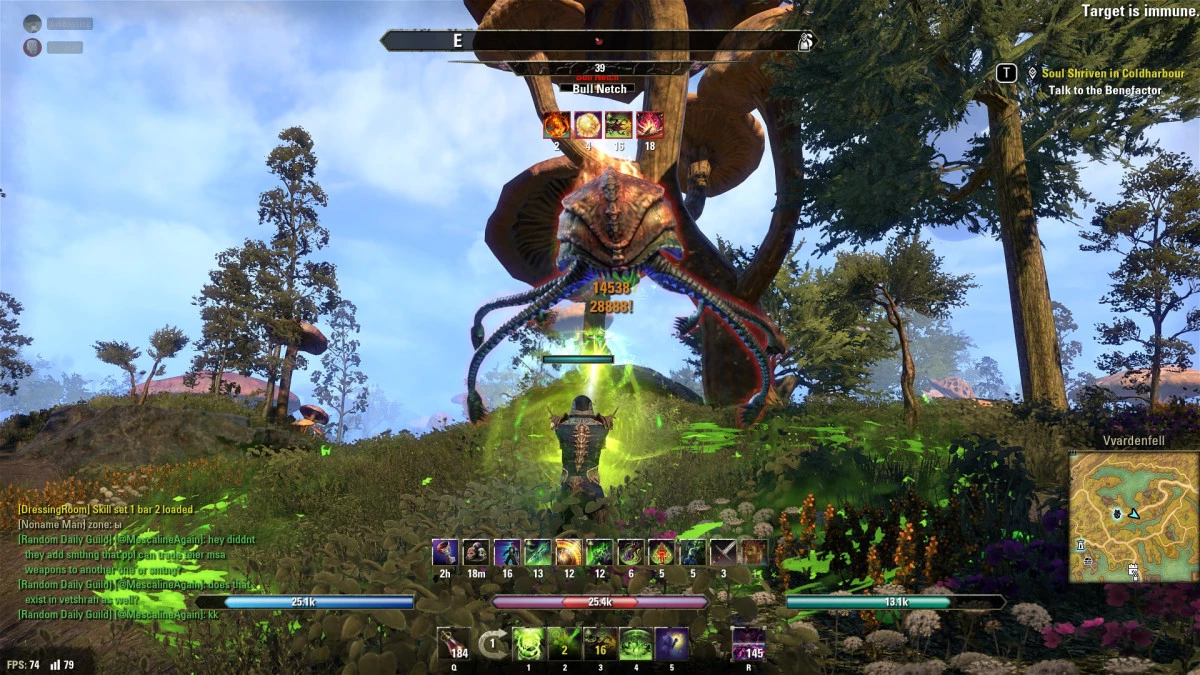This screenshot has width=1200, height=675.
Task: Select the tower marker on the minimap
Action: tap(1080, 545)
